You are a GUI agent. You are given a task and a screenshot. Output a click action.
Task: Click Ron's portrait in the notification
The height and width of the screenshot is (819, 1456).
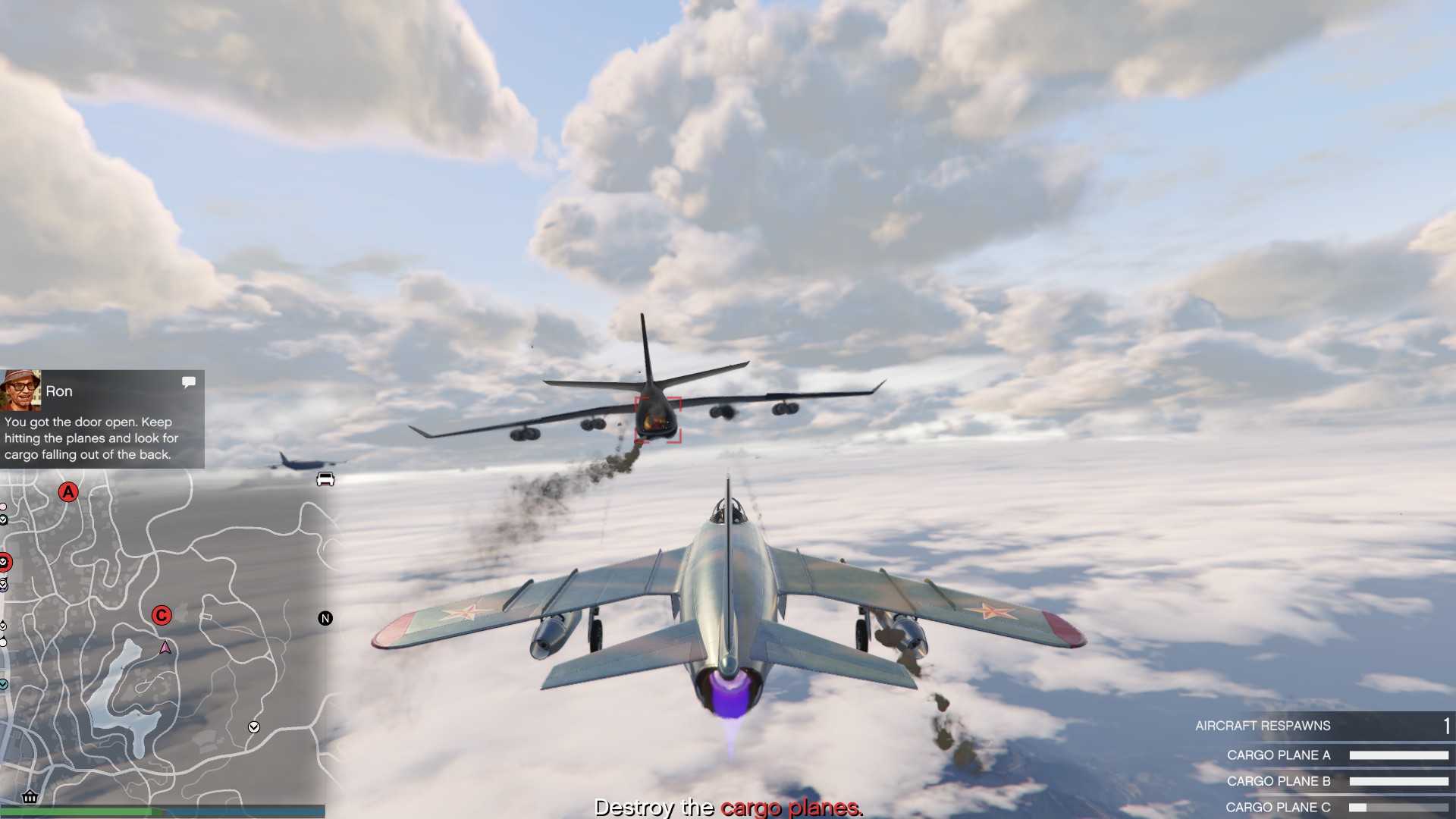coord(20,390)
